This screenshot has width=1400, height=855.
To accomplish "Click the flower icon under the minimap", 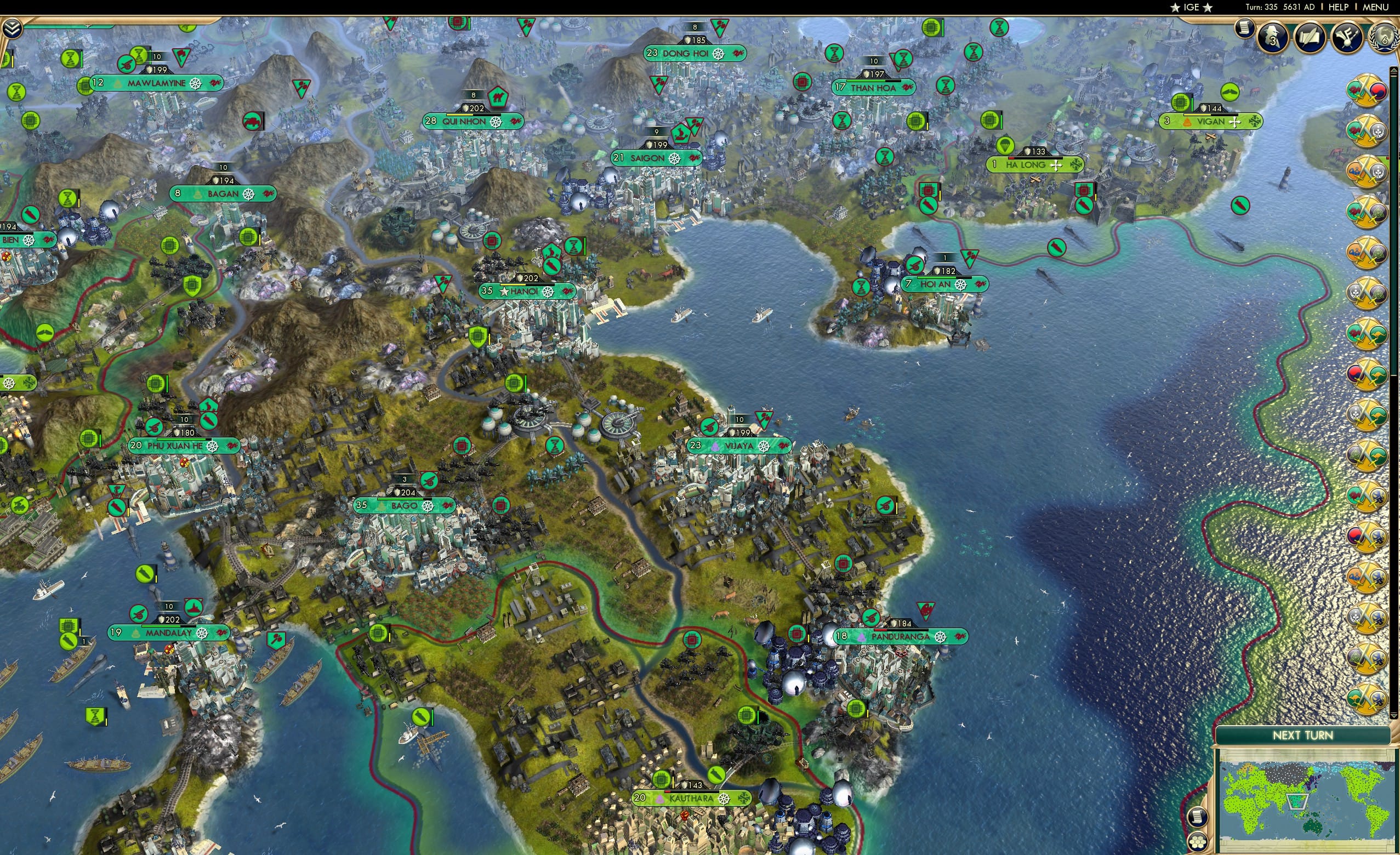I will [1198, 842].
